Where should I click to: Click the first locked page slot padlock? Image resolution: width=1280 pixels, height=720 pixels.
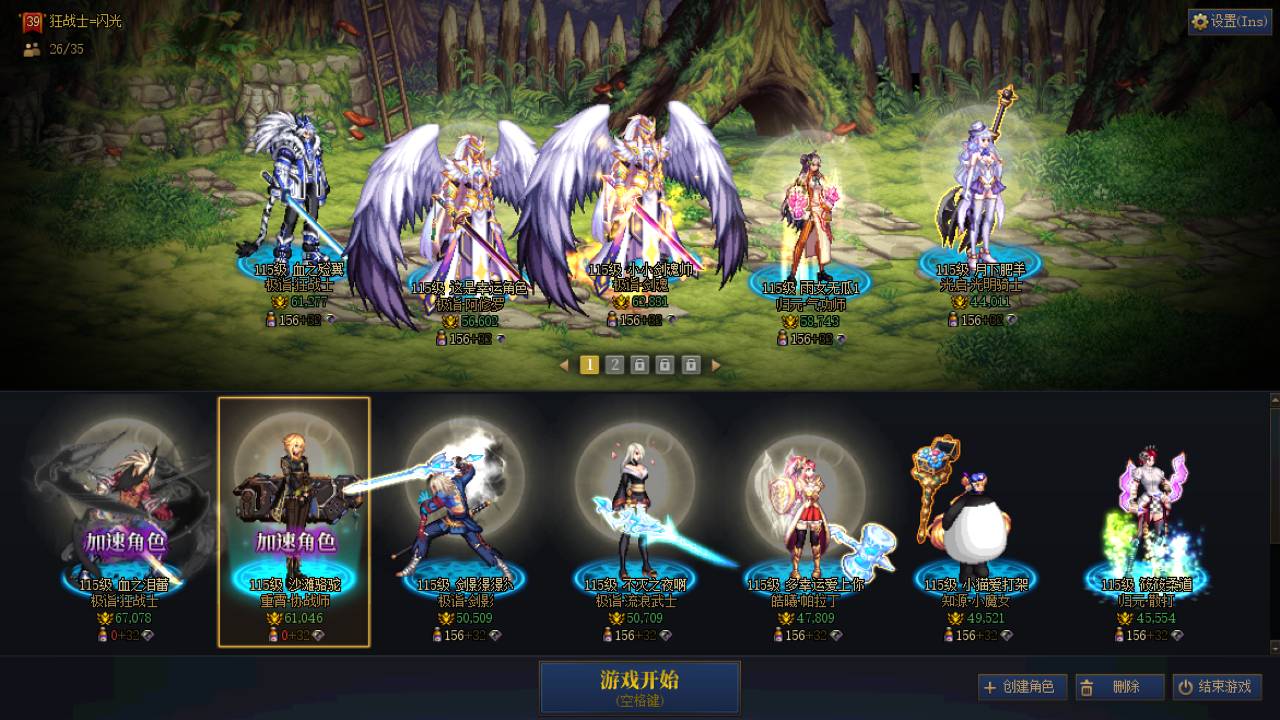tap(638, 365)
